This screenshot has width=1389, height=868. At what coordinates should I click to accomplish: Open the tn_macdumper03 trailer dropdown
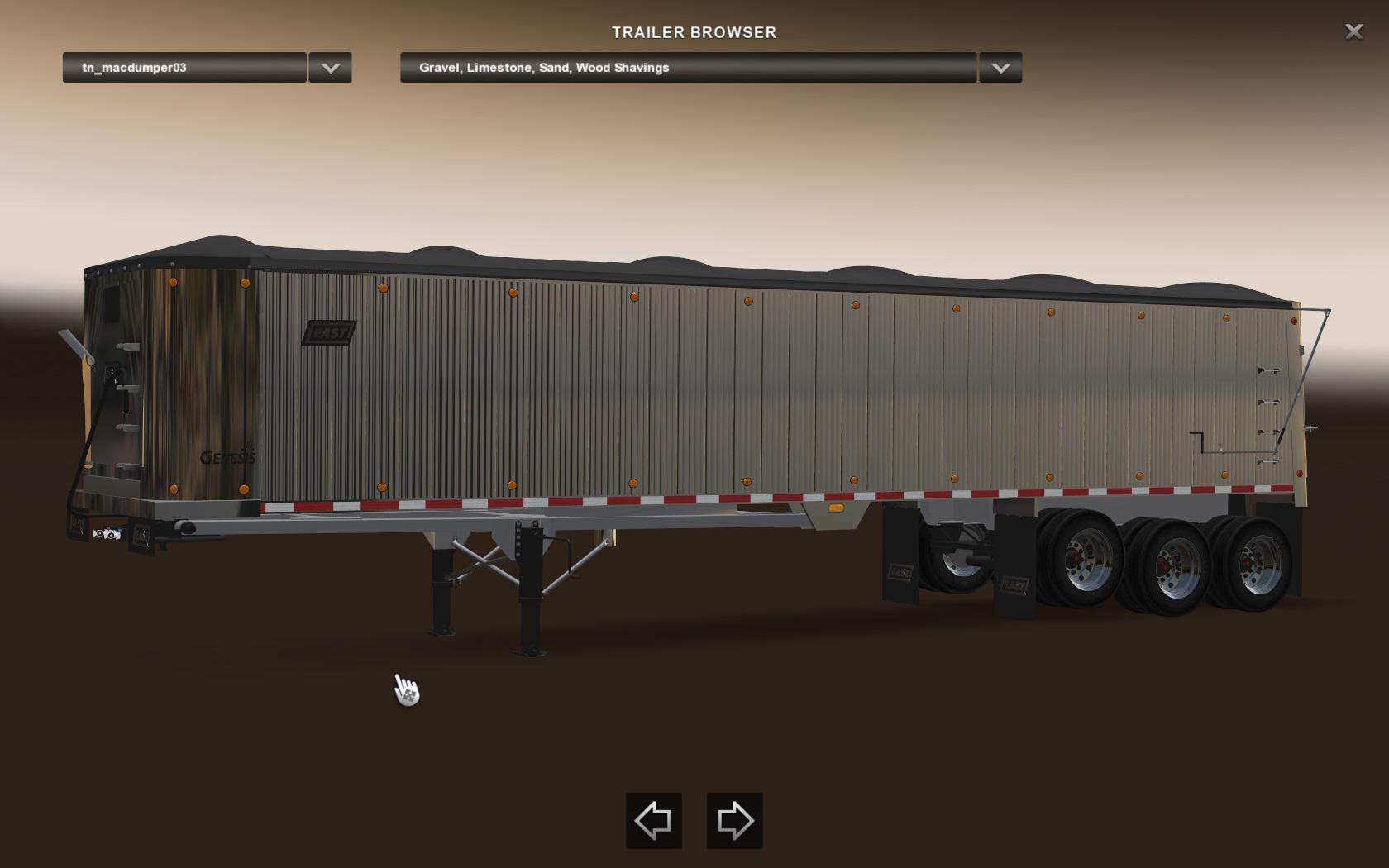tap(184, 68)
